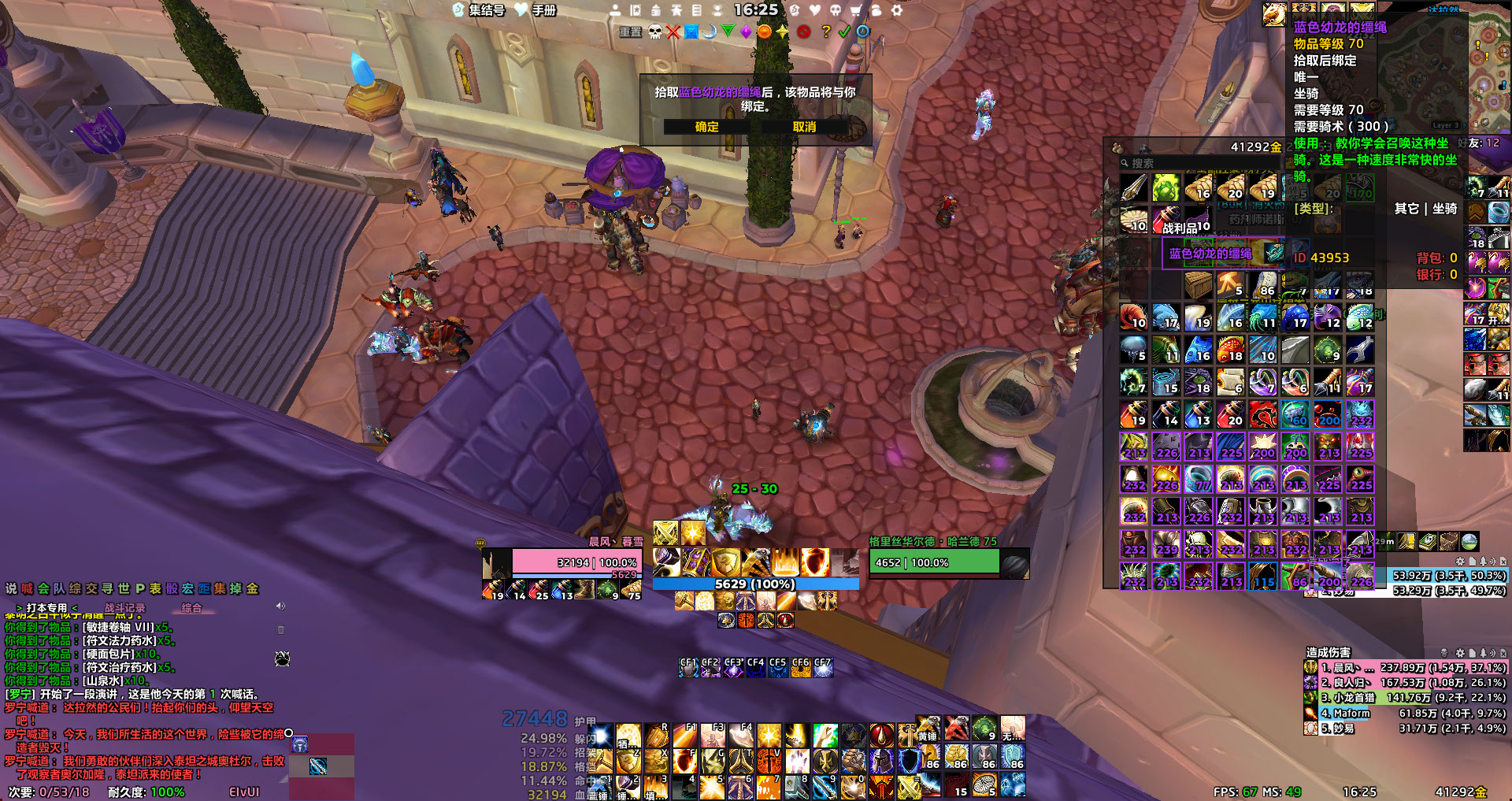Select the wooden crate in the bag

point(1199,284)
